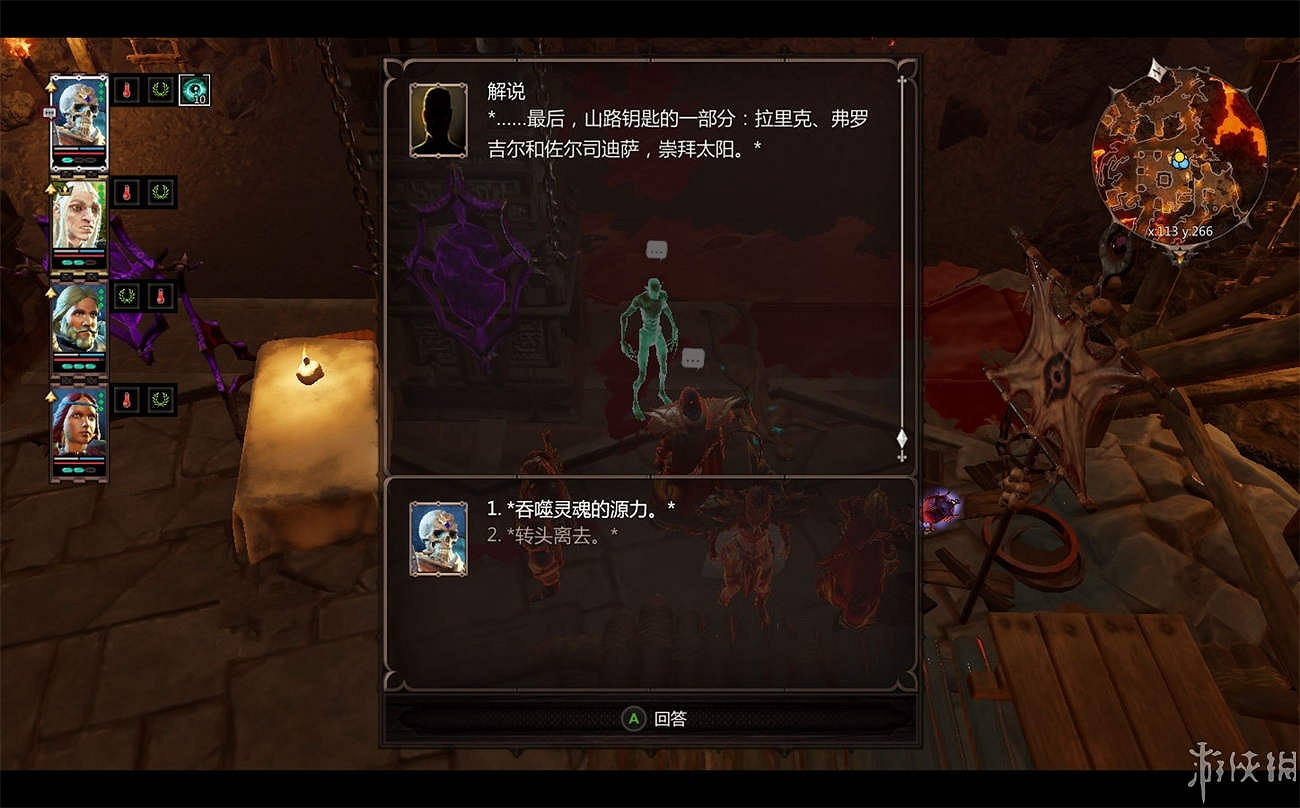Screen dimensions: 1300x808
Task: Select the eye status icon showing 10
Action: (194, 90)
